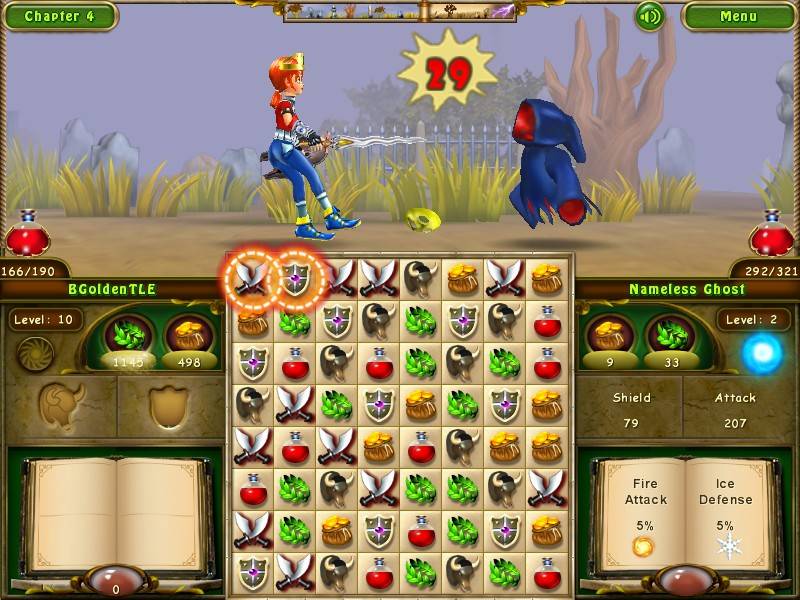Click the player's shield equipment slot
800x600 pixels.
(168, 406)
